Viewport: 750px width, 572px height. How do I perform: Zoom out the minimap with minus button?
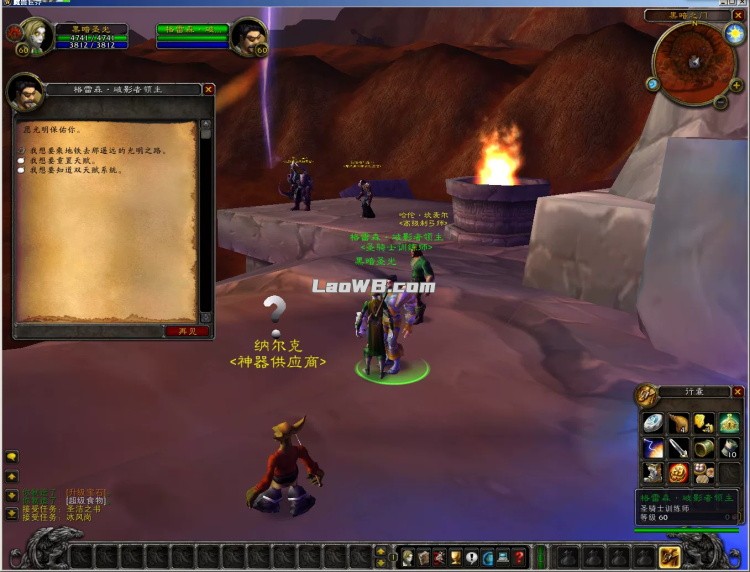(x=721, y=101)
